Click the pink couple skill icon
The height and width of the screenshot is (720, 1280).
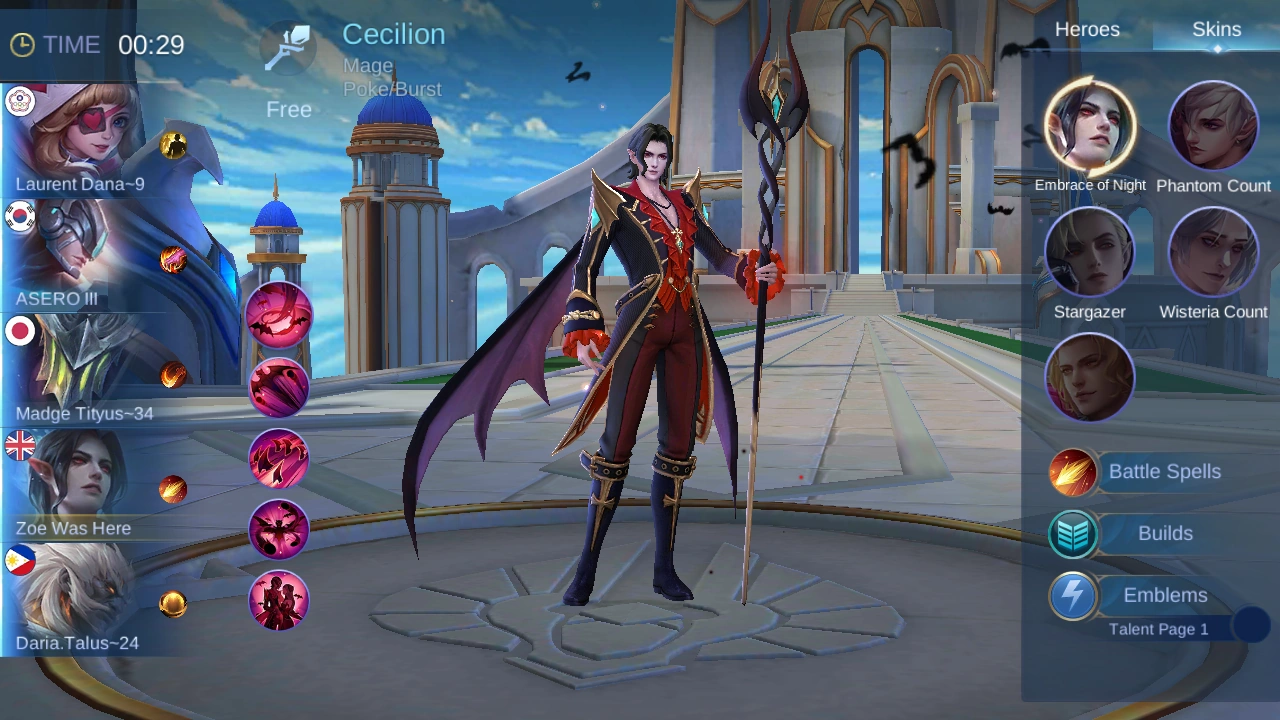click(x=279, y=600)
